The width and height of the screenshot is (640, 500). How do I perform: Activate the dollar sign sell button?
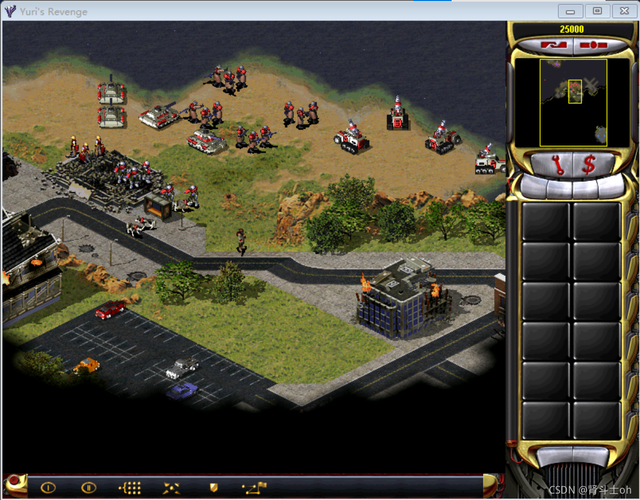[x=589, y=162]
